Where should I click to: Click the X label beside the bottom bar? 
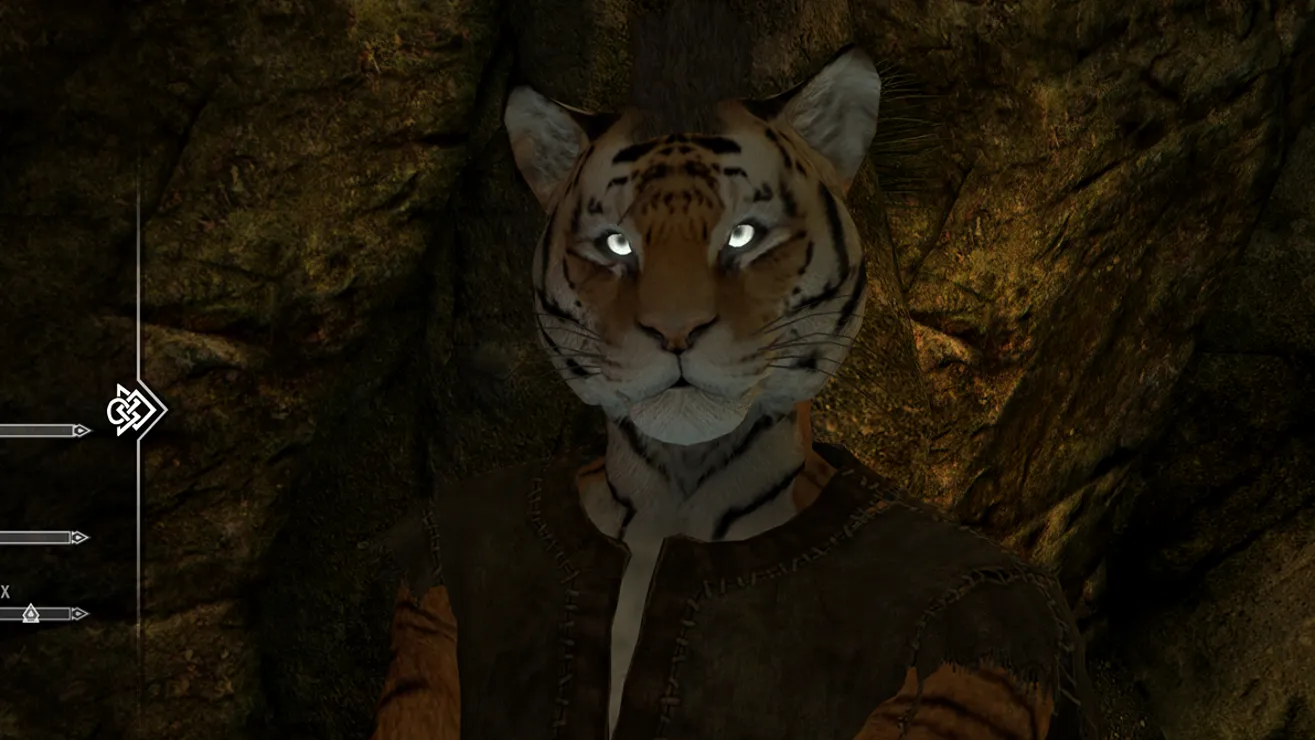(4, 589)
